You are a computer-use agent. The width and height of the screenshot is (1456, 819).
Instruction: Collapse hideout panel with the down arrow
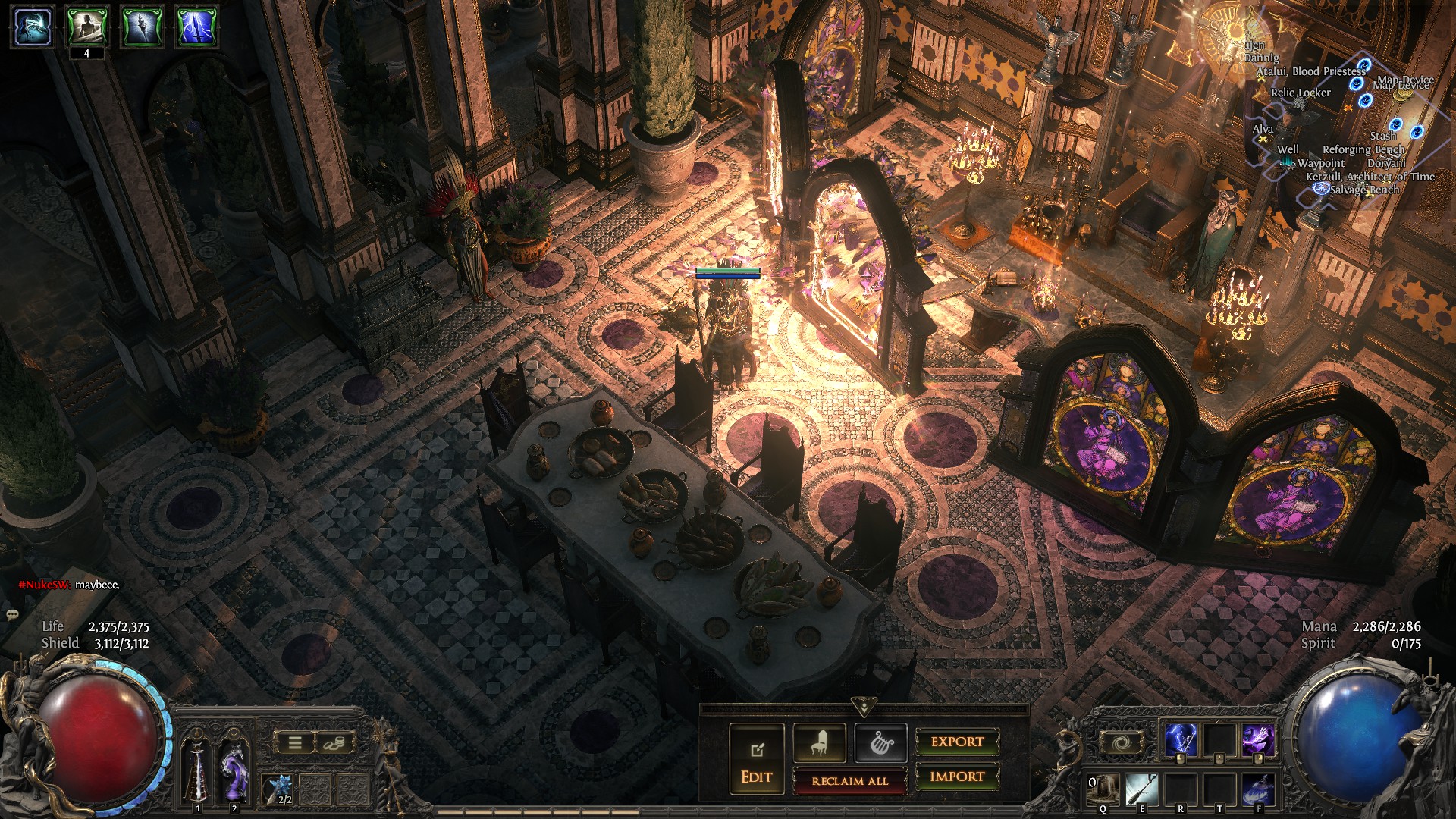pyautogui.click(x=864, y=706)
